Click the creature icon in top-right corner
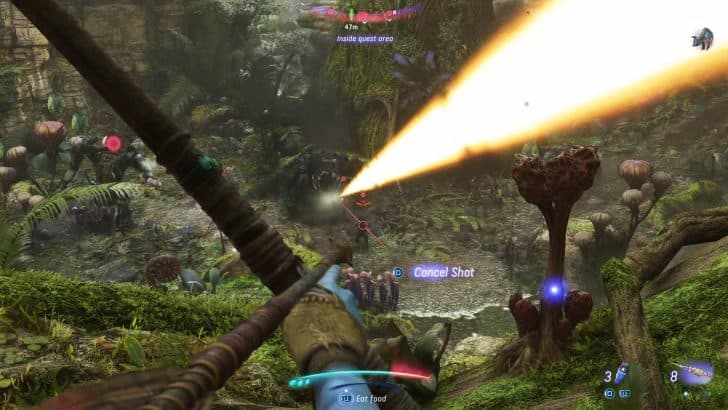Viewport: 728px width, 410px height. pyautogui.click(x=701, y=39)
